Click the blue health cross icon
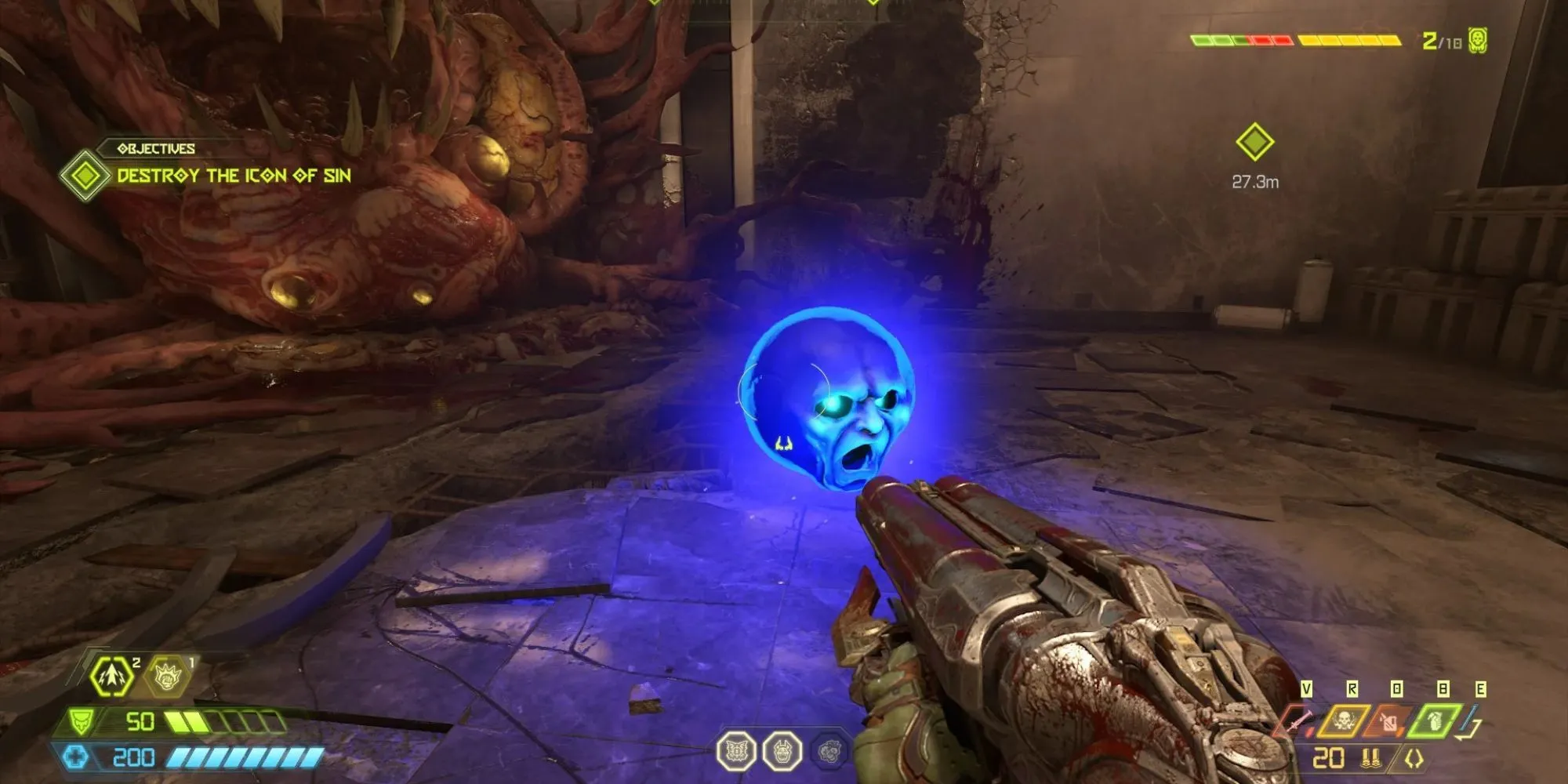This screenshot has width=1568, height=784. click(x=76, y=757)
